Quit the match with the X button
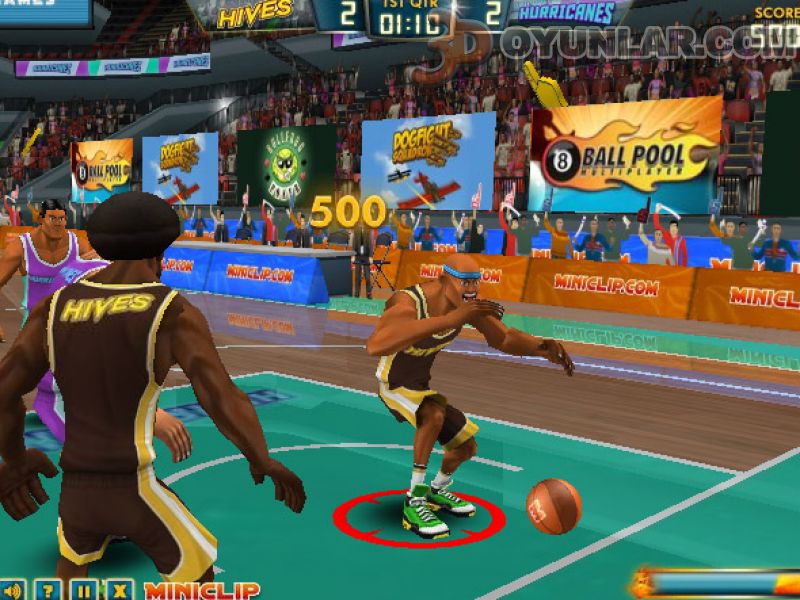The image size is (800, 600). [x=120, y=590]
